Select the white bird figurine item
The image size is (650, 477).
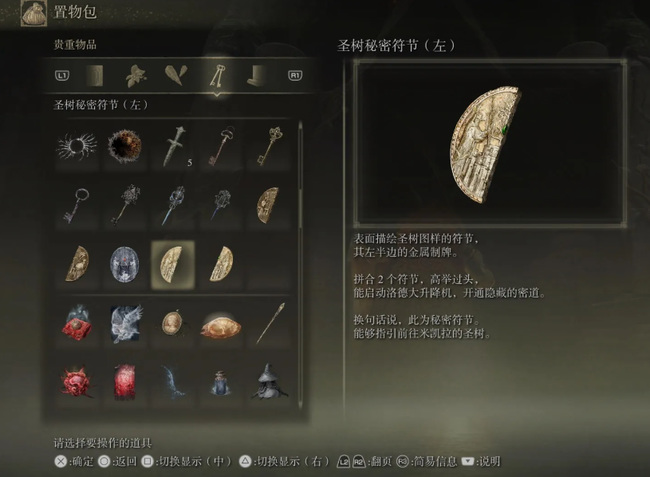pyautogui.click(x=123, y=322)
